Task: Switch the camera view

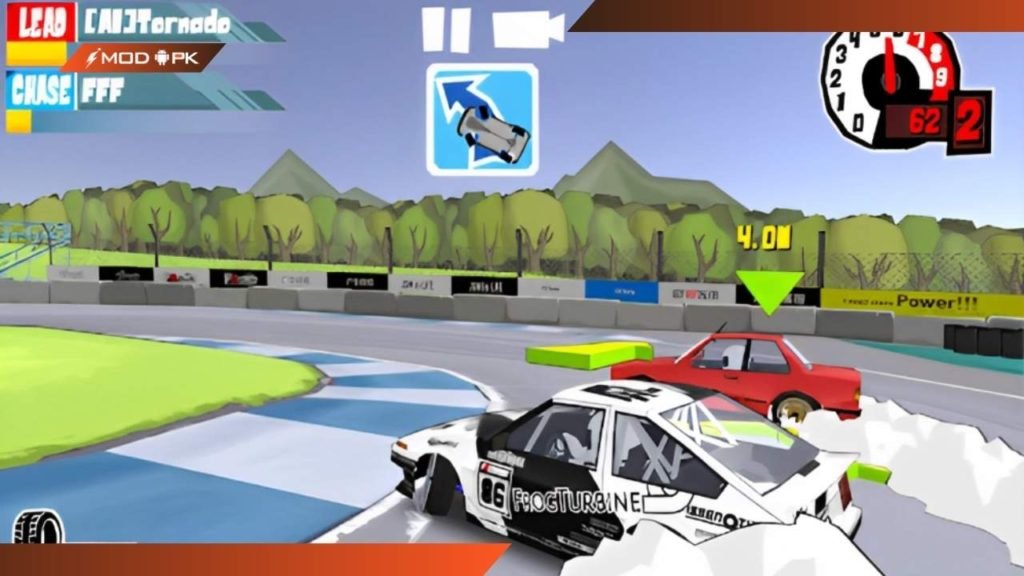Action: coord(528,28)
